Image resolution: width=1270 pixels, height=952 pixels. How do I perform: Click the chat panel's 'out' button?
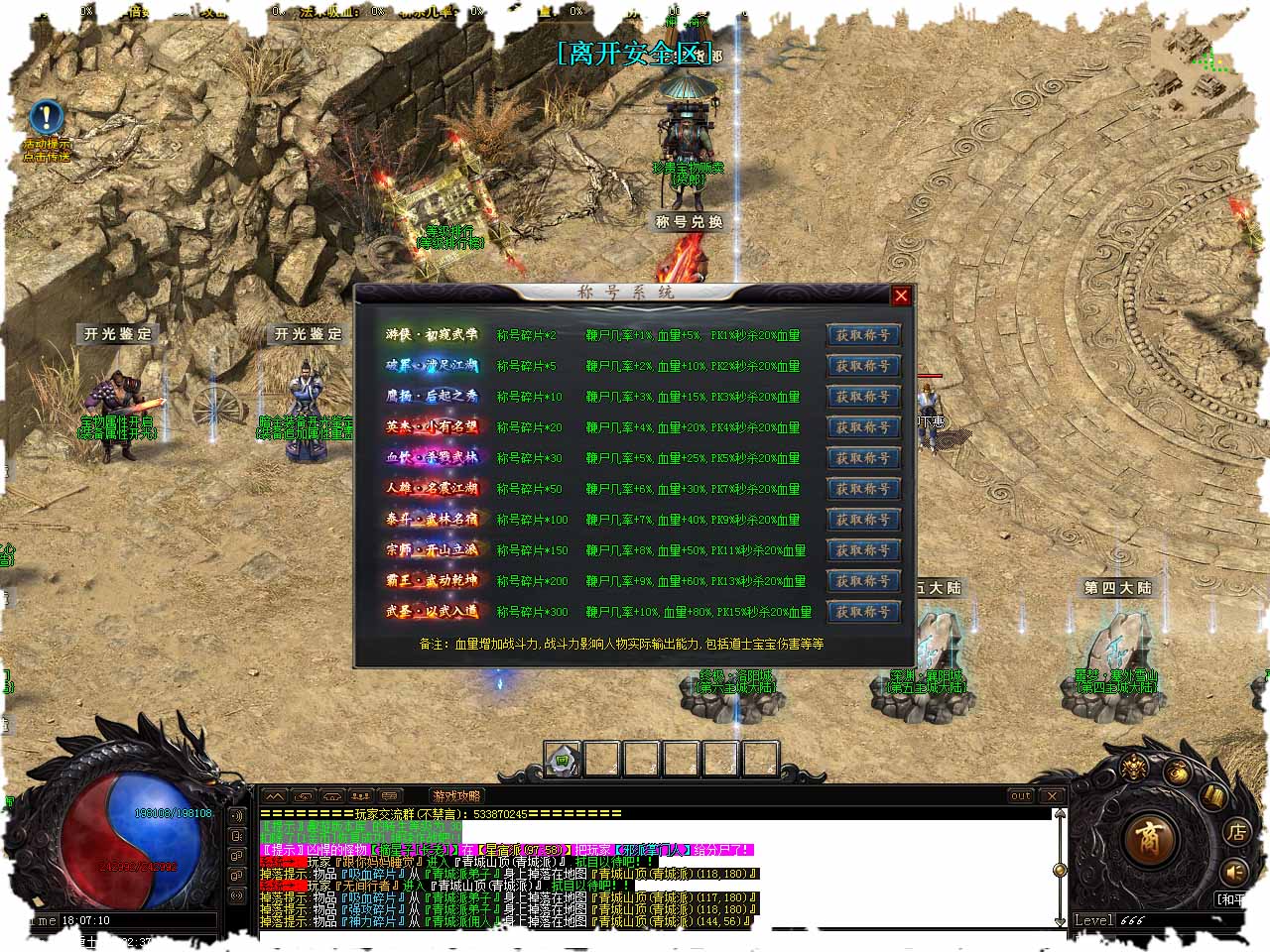pyautogui.click(x=1021, y=795)
